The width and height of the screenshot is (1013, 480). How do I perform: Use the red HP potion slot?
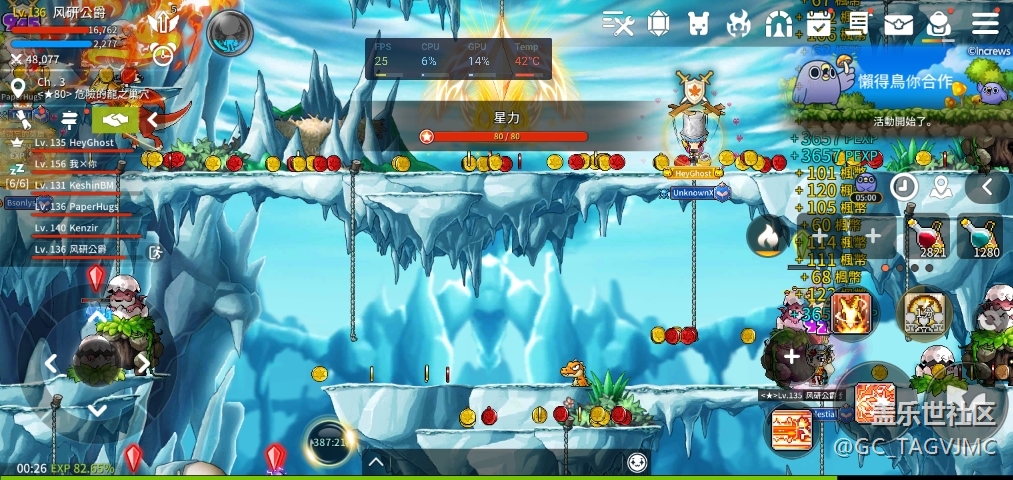pyautogui.click(x=927, y=237)
